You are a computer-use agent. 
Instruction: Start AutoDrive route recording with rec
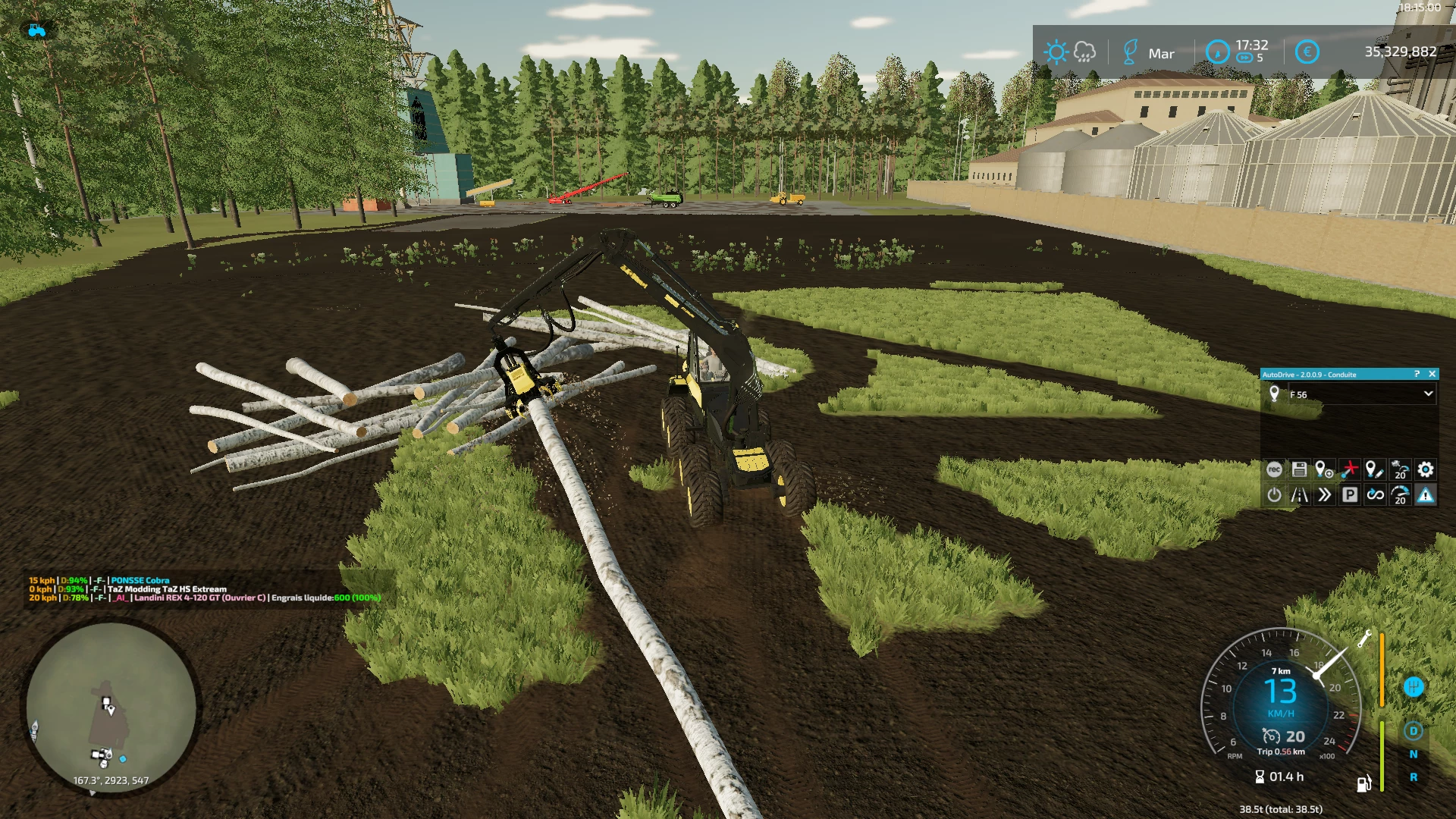coord(1274,470)
